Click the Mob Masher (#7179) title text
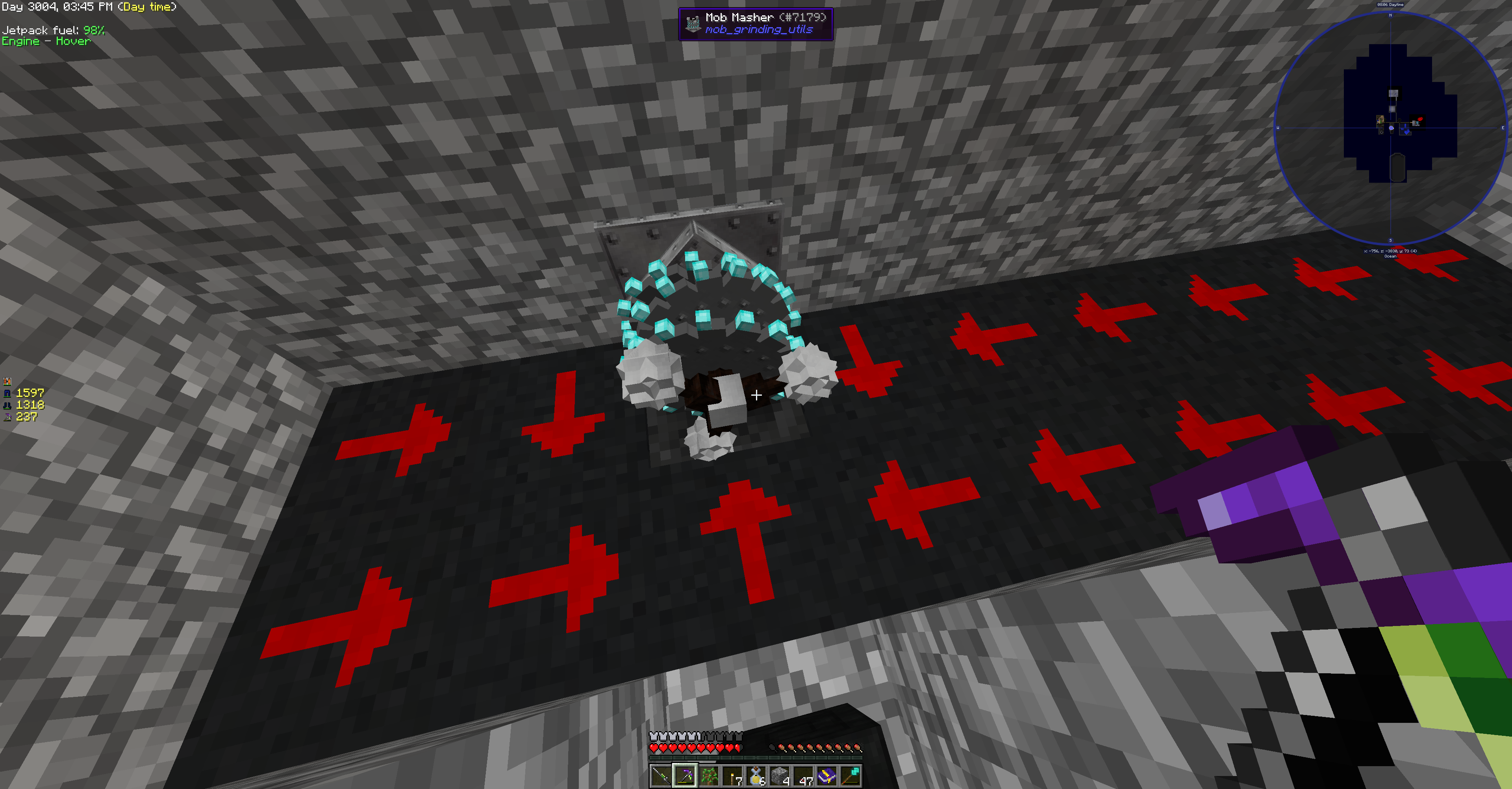Image resolution: width=1512 pixels, height=789 pixels. pos(766,18)
